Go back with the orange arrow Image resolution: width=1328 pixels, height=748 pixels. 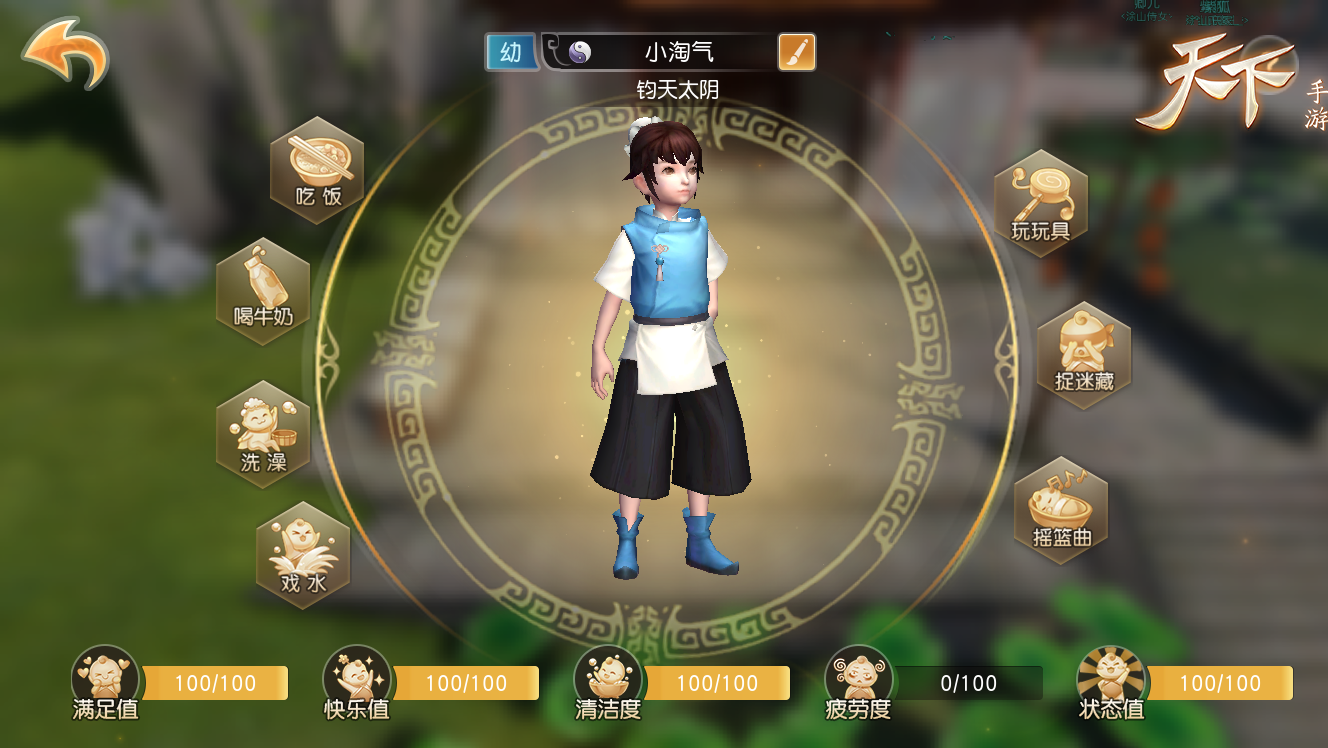pos(65,53)
